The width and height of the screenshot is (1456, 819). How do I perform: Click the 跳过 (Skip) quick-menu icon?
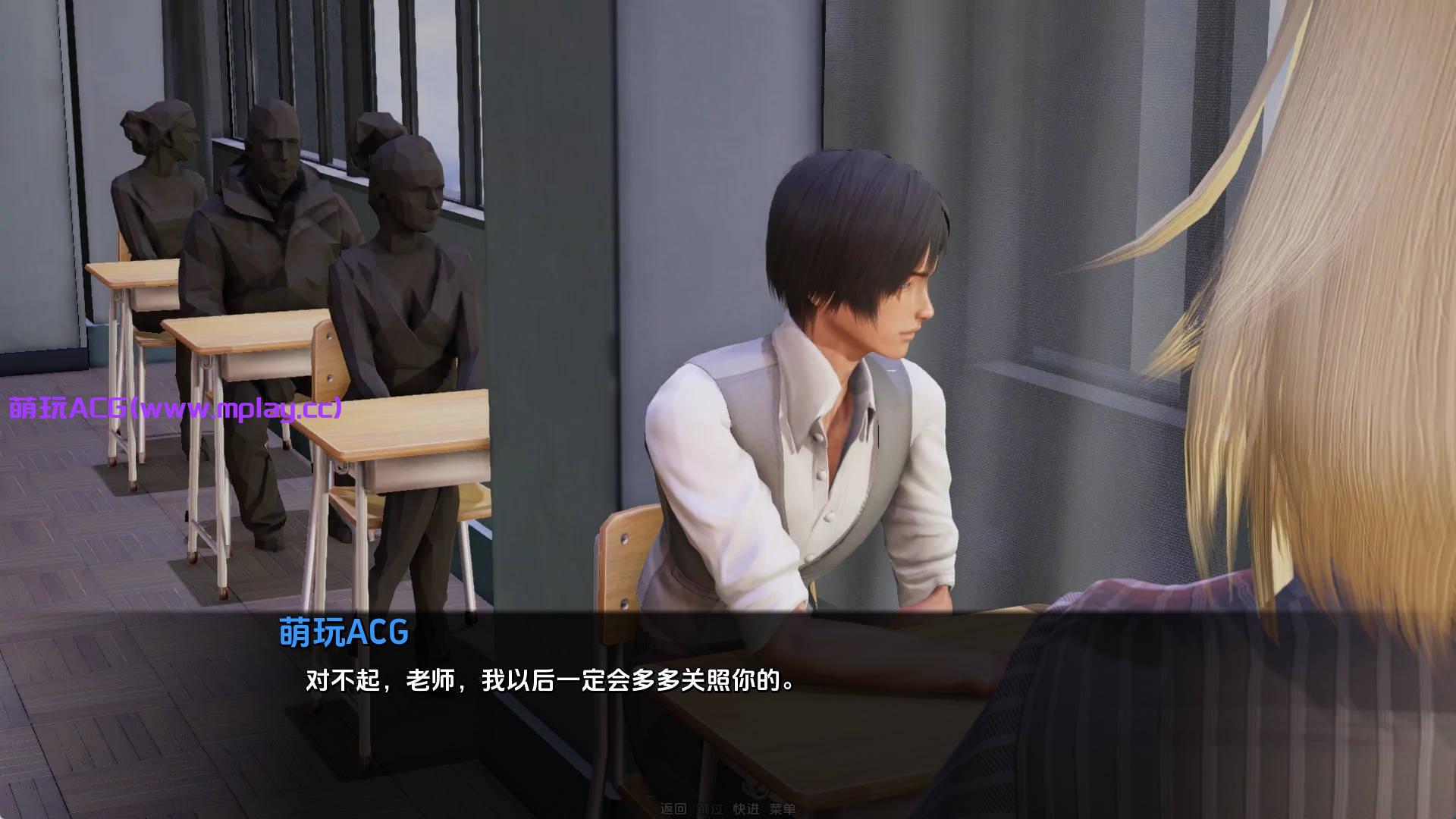pos(709,808)
